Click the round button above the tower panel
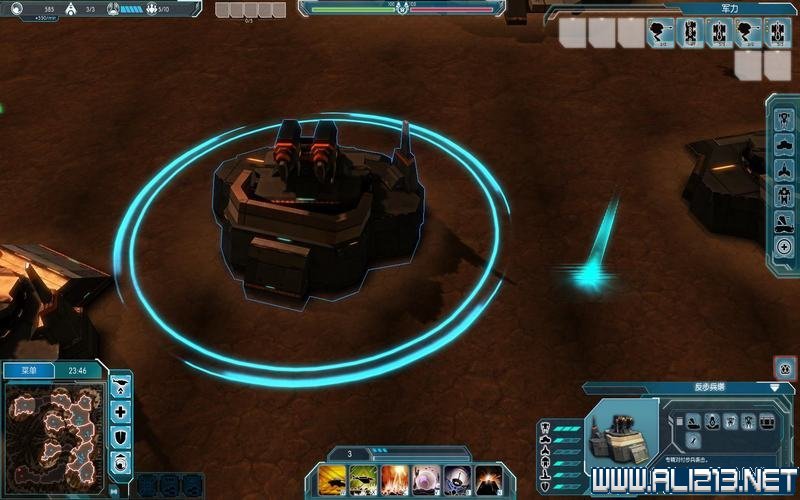 point(785,366)
